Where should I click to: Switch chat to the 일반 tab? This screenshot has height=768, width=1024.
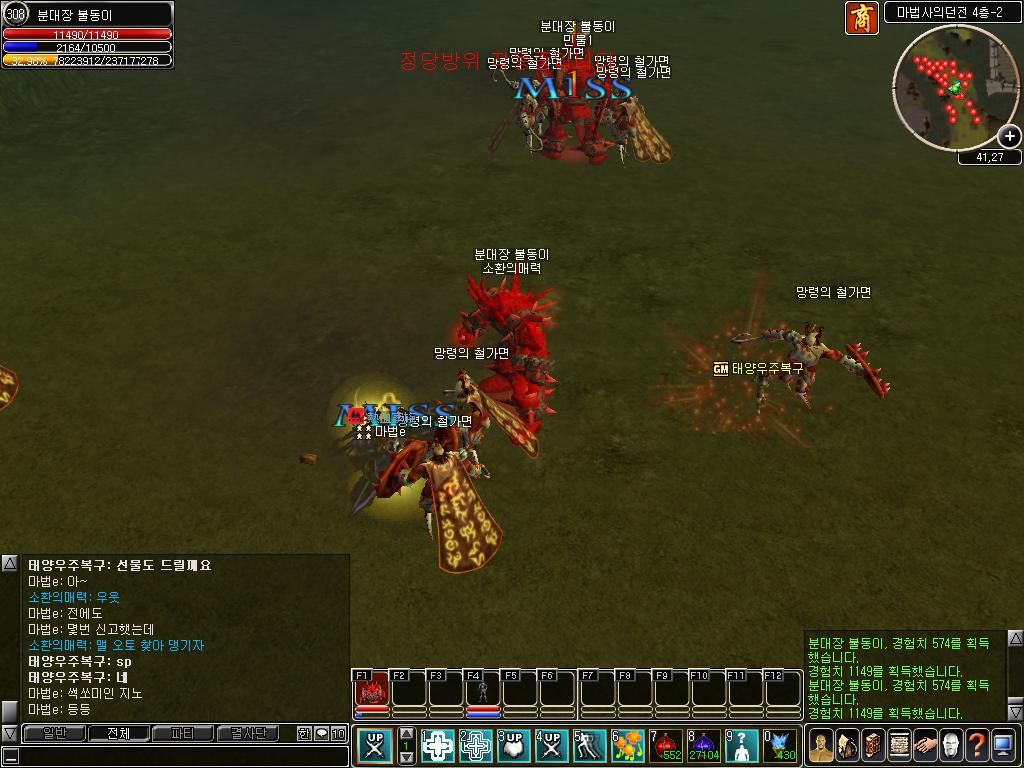click(x=54, y=734)
